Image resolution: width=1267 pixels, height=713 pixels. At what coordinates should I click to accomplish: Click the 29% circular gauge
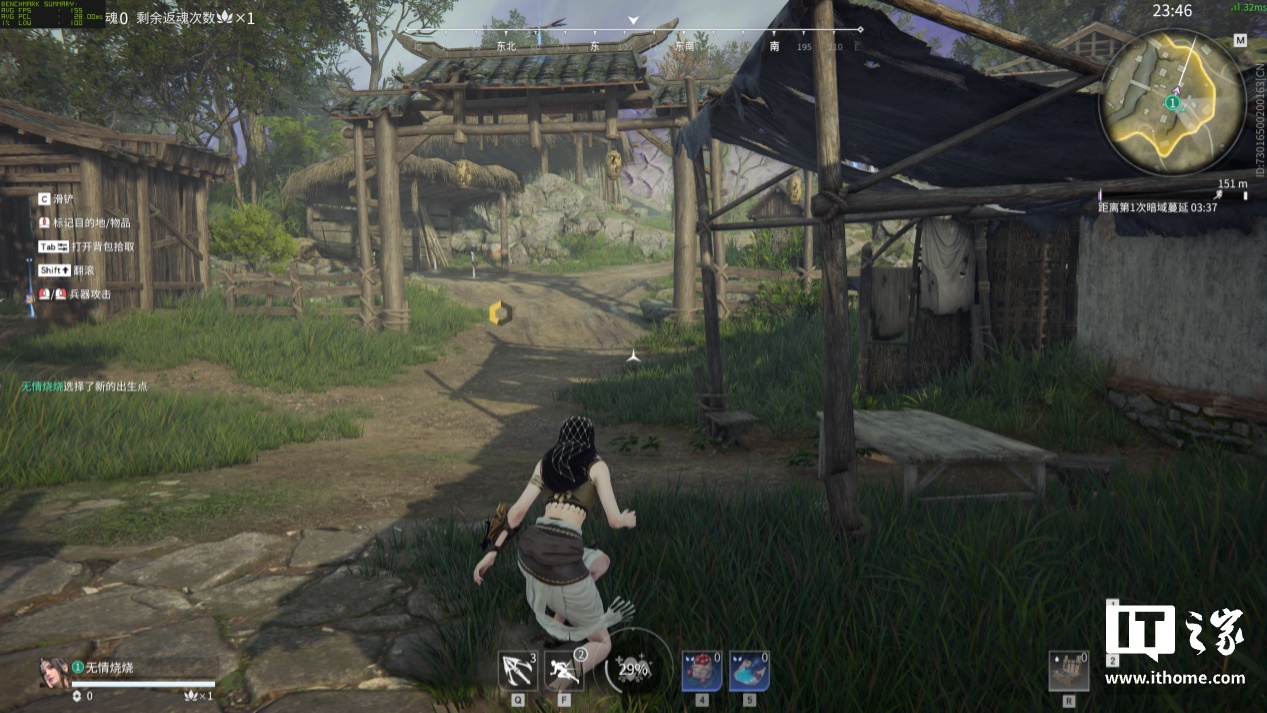coord(633,669)
